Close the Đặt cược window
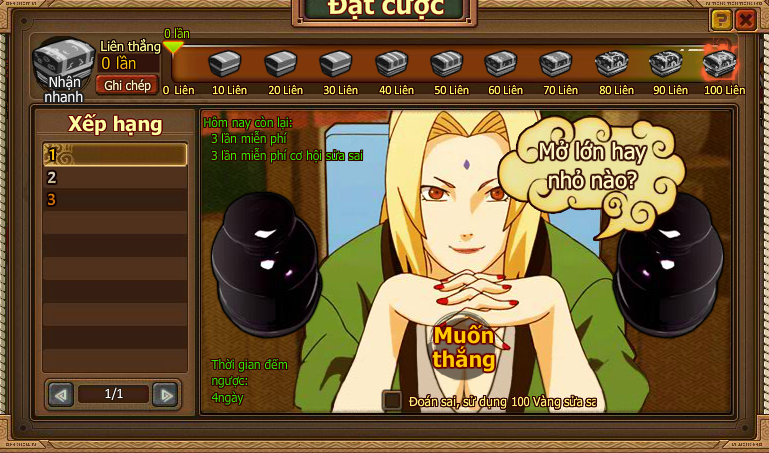This screenshot has width=769, height=453. tap(746, 19)
